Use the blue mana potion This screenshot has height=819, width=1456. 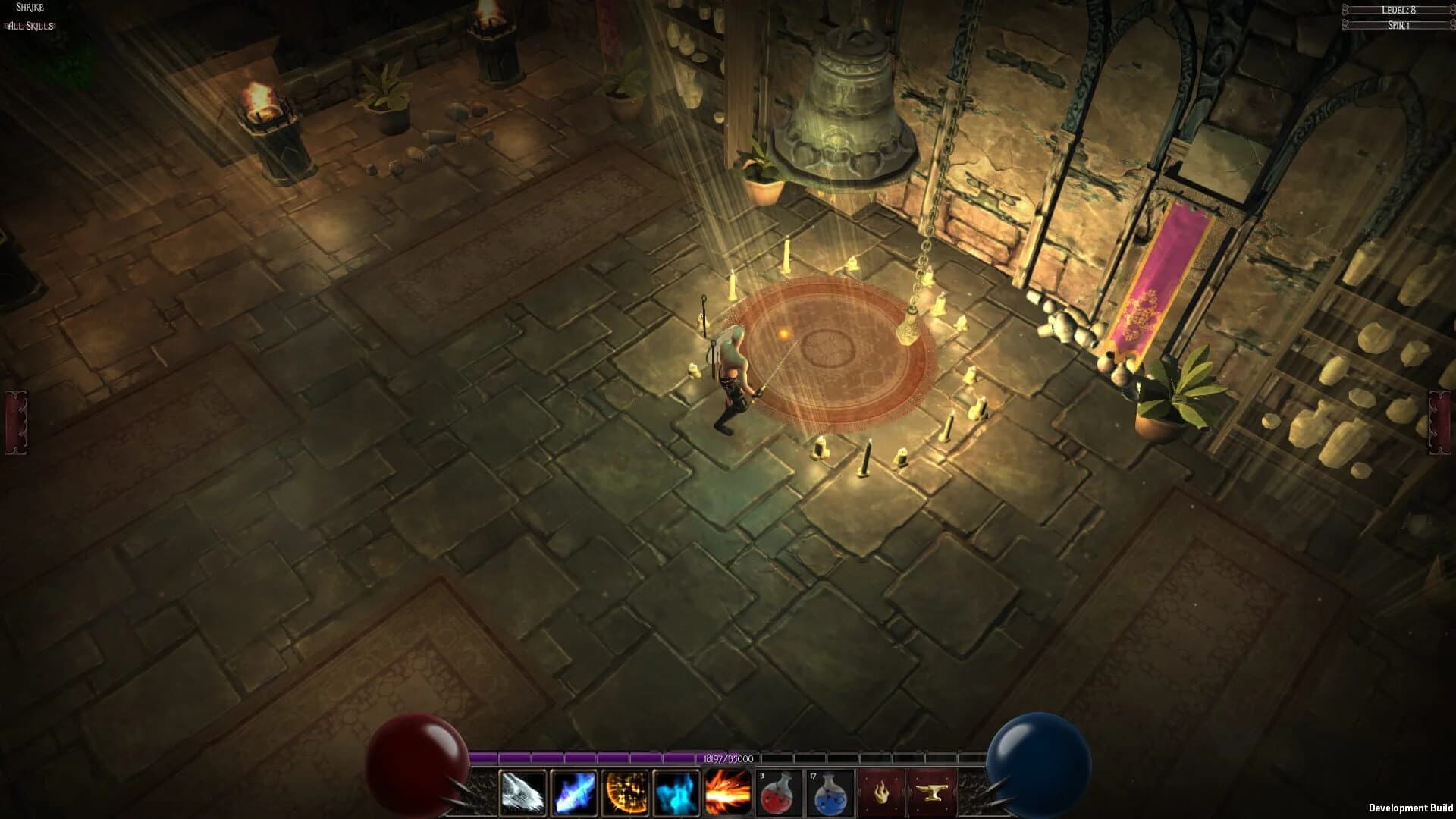pyautogui.click(x=830, y=793)
